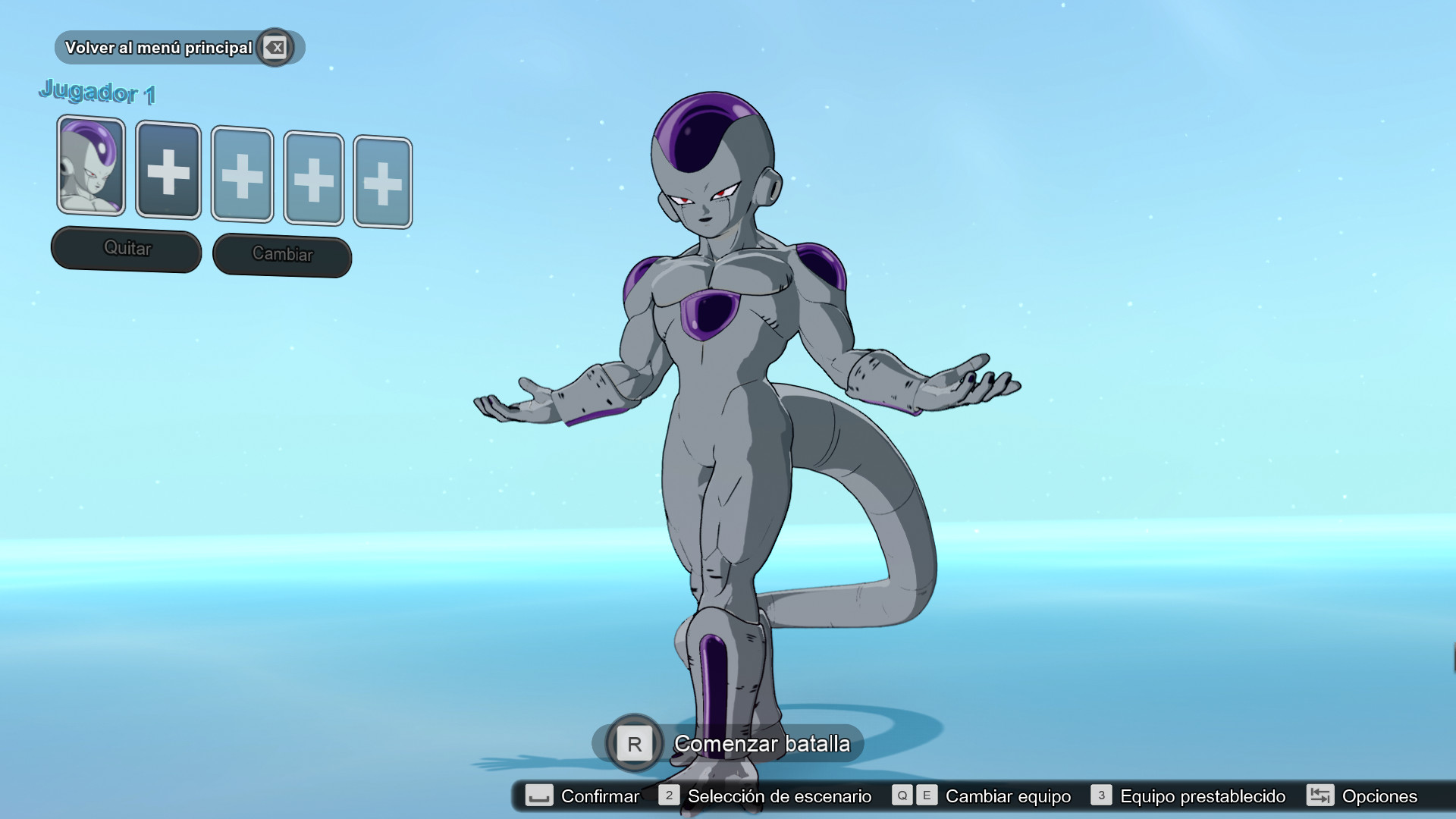The height and width of the screenshot is (819, 1456).
Task: Click the E key prompt icon
Action: [925, 796]
